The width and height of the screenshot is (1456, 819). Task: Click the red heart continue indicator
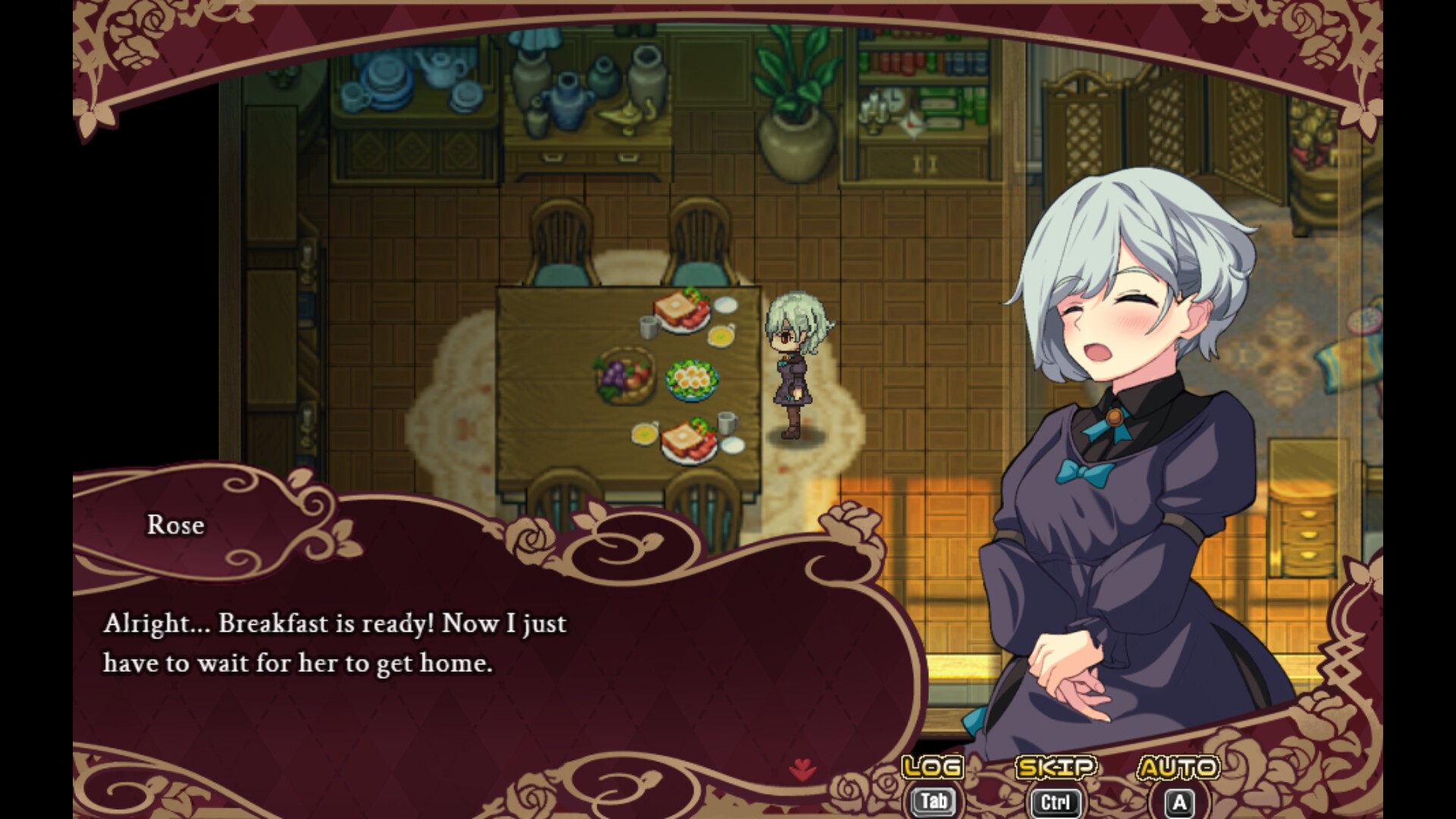pos(802,771)
